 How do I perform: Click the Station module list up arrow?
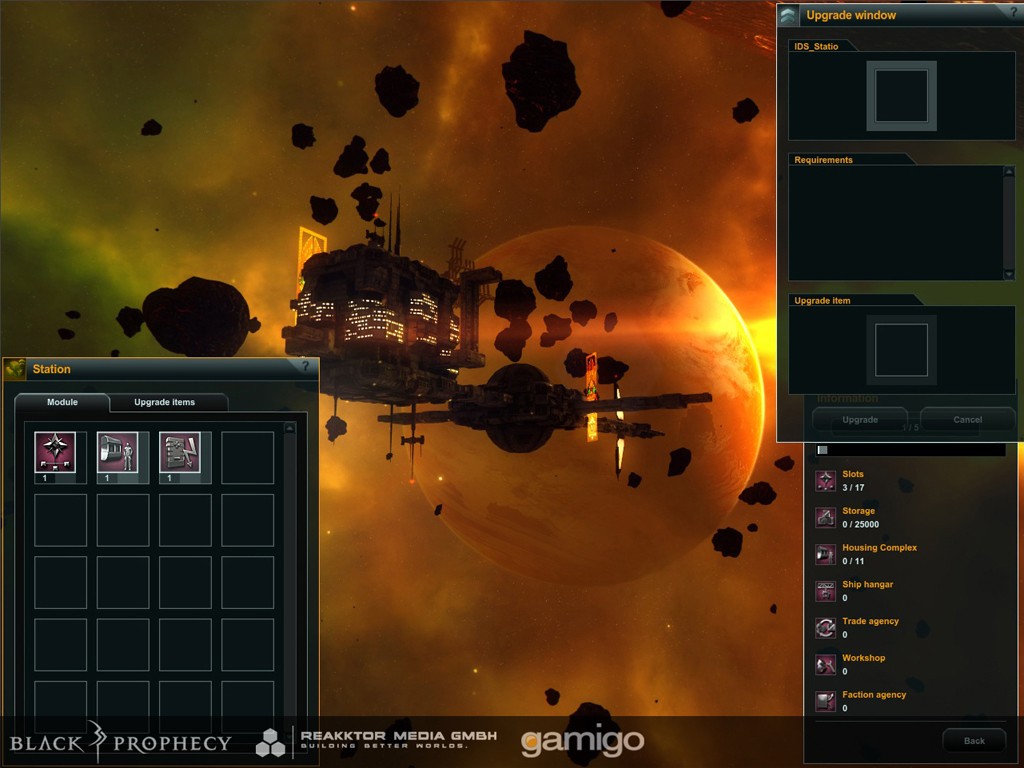[x=290, y=428]
